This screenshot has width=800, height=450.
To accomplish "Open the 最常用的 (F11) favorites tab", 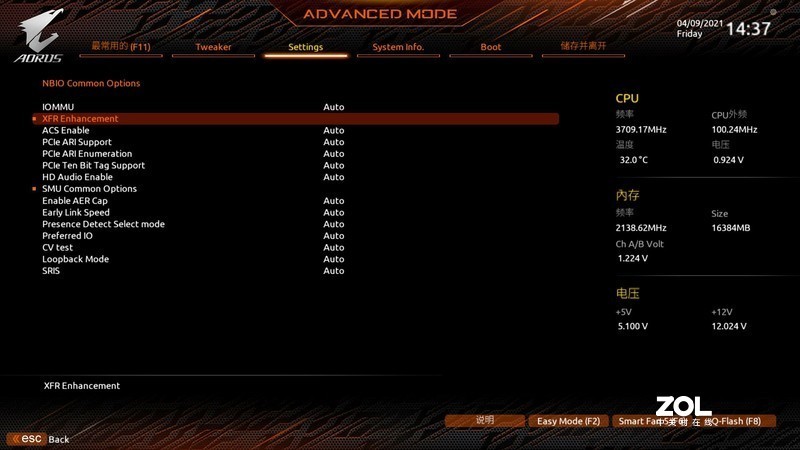I will click(x=121, y=46).
